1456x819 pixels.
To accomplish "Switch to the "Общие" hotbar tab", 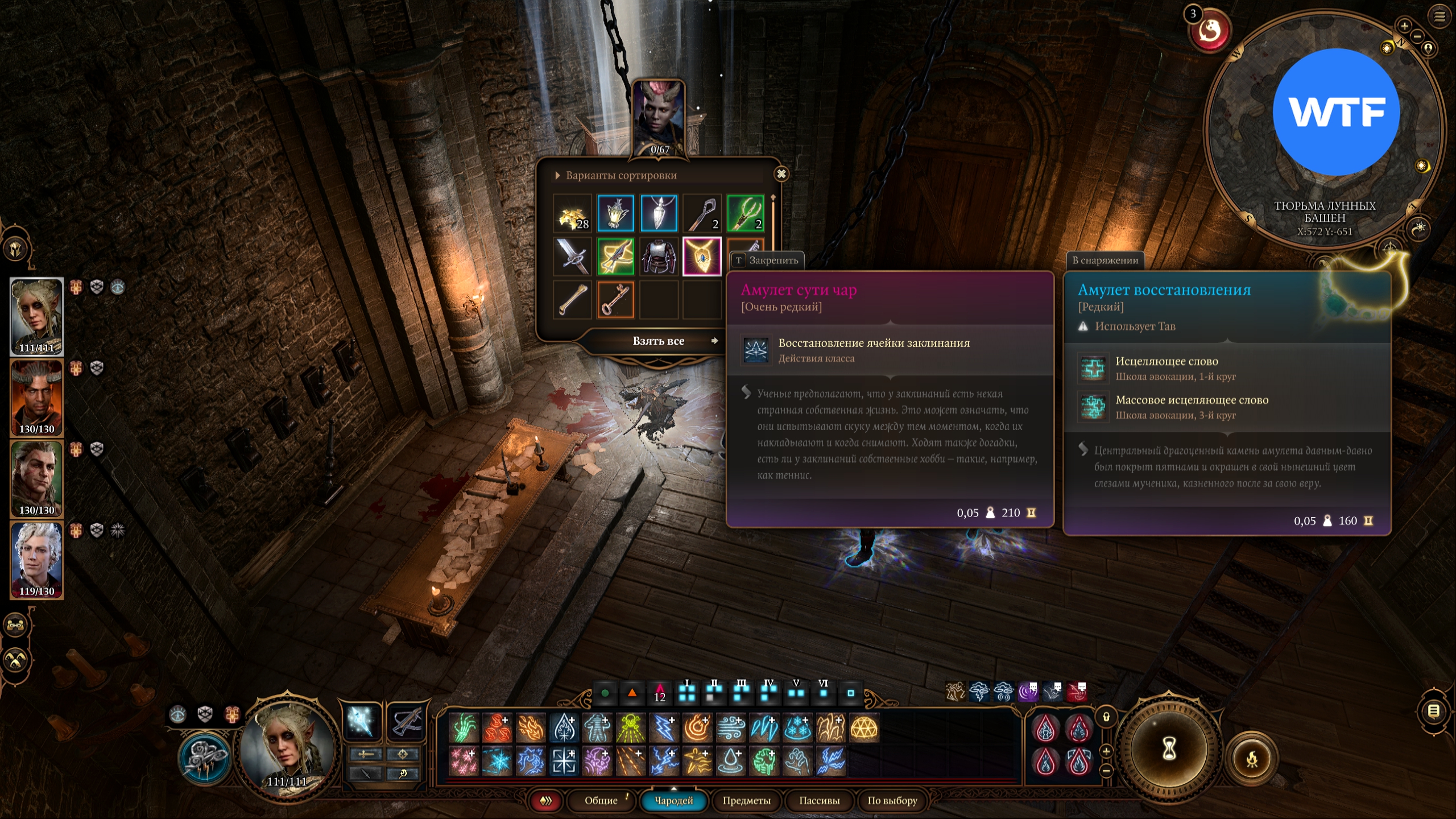I will pos(601,800).
